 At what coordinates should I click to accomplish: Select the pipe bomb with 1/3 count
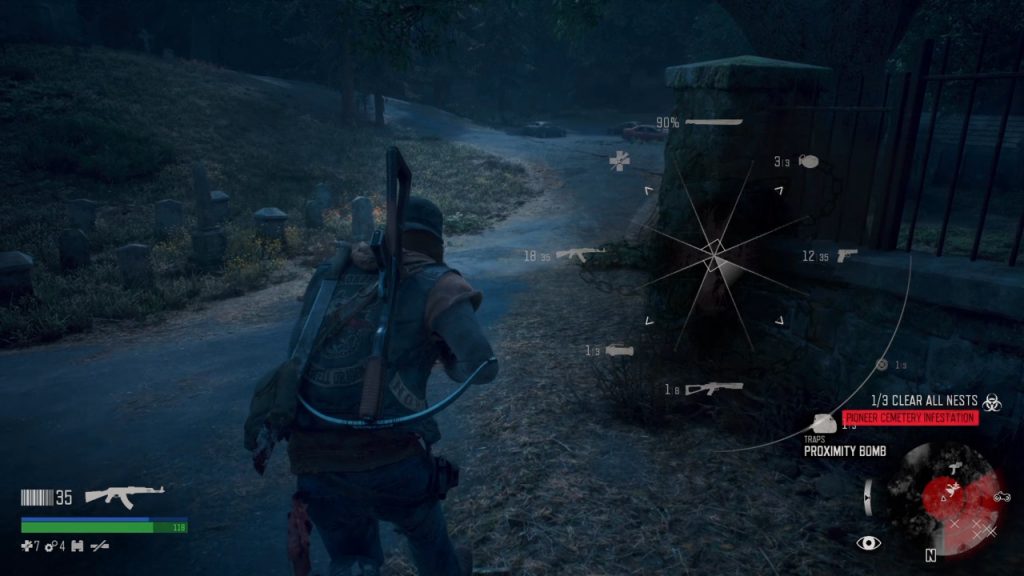click(620, 350)
